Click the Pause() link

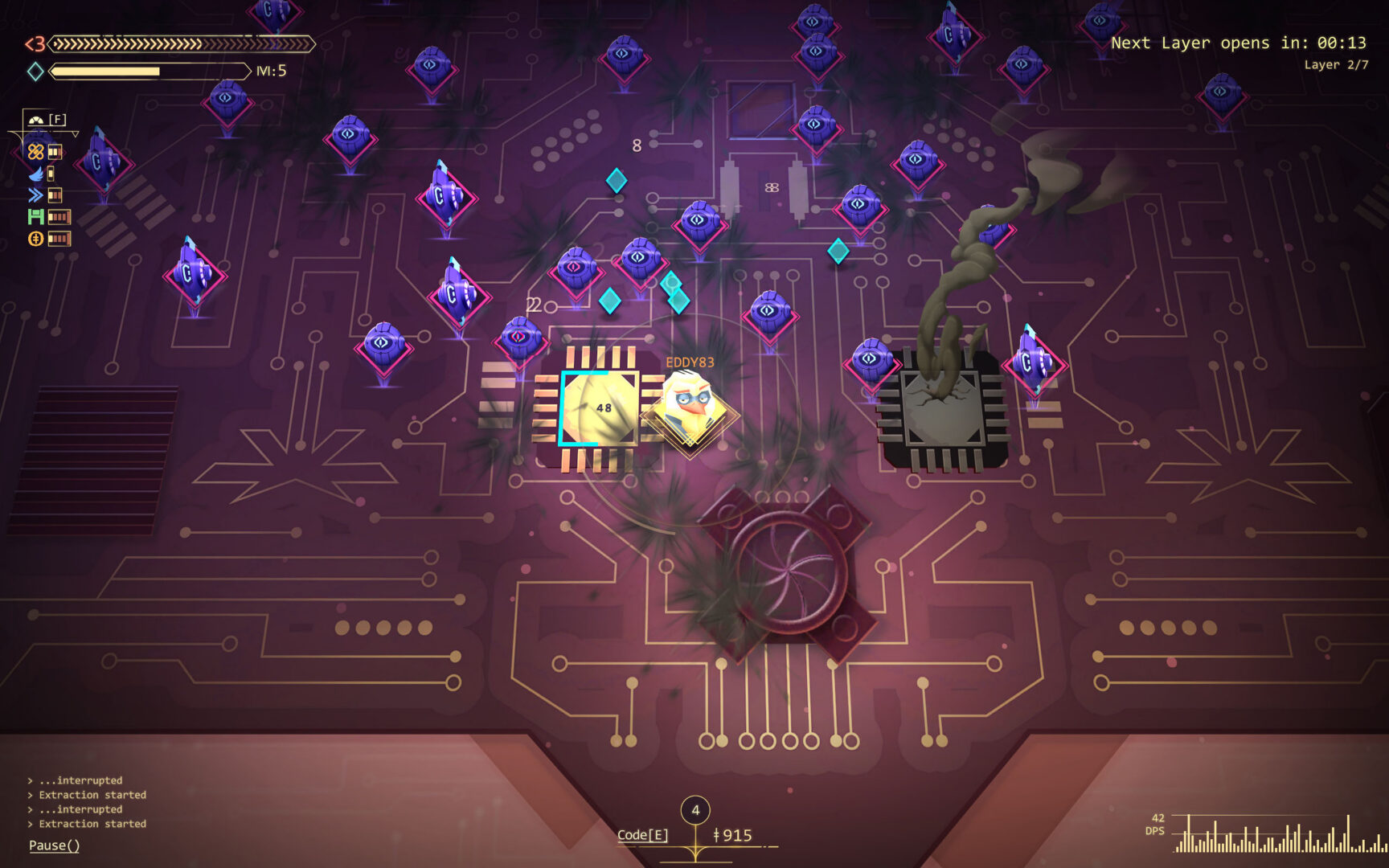pos(53,845)
